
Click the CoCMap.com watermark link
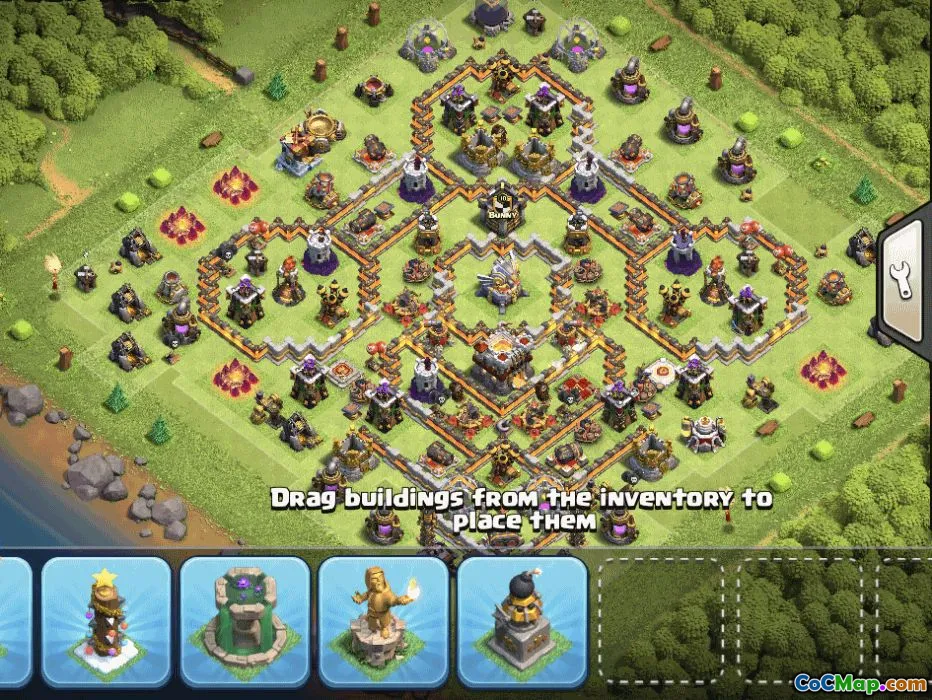point(859,683)
